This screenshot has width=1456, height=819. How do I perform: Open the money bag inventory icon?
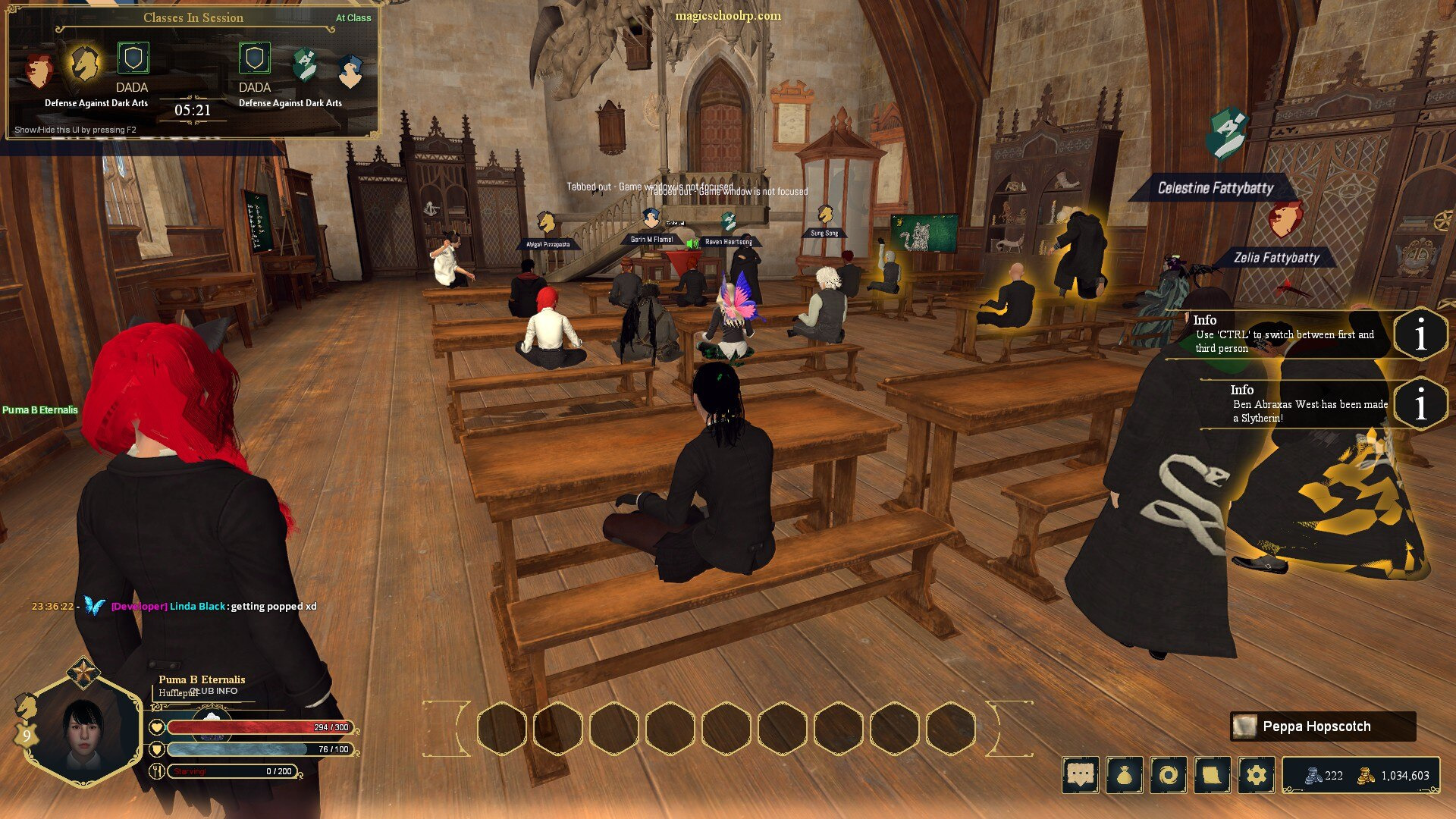[1125, 775]
